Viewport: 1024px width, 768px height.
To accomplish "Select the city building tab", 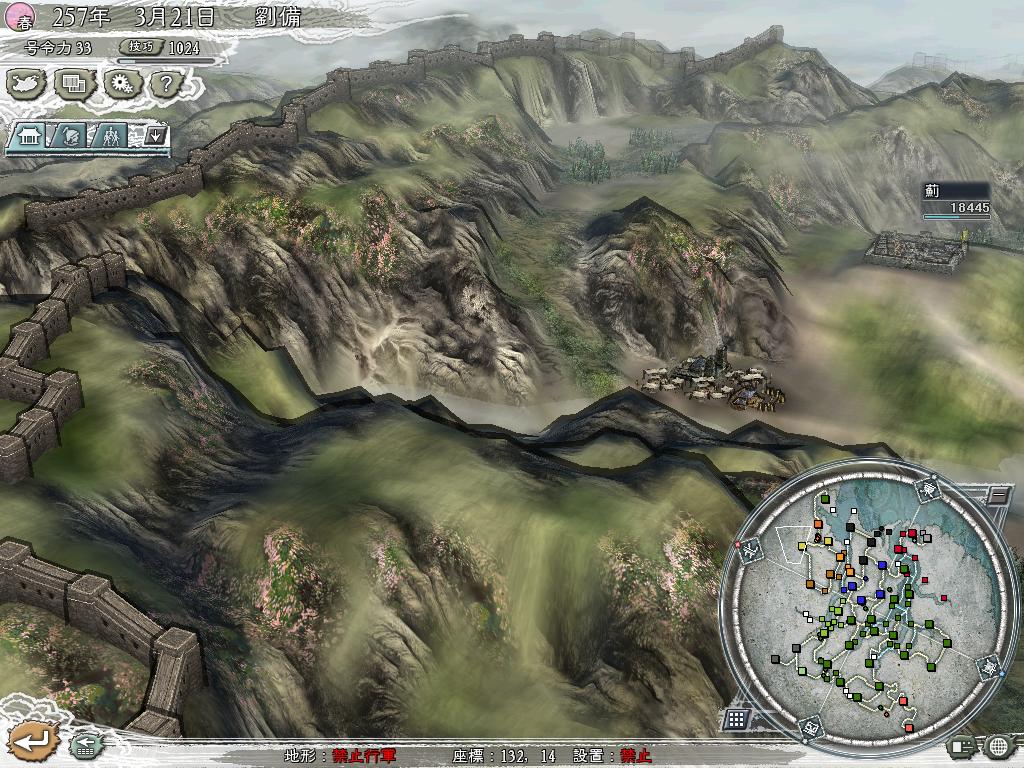I will coord(27,135).
